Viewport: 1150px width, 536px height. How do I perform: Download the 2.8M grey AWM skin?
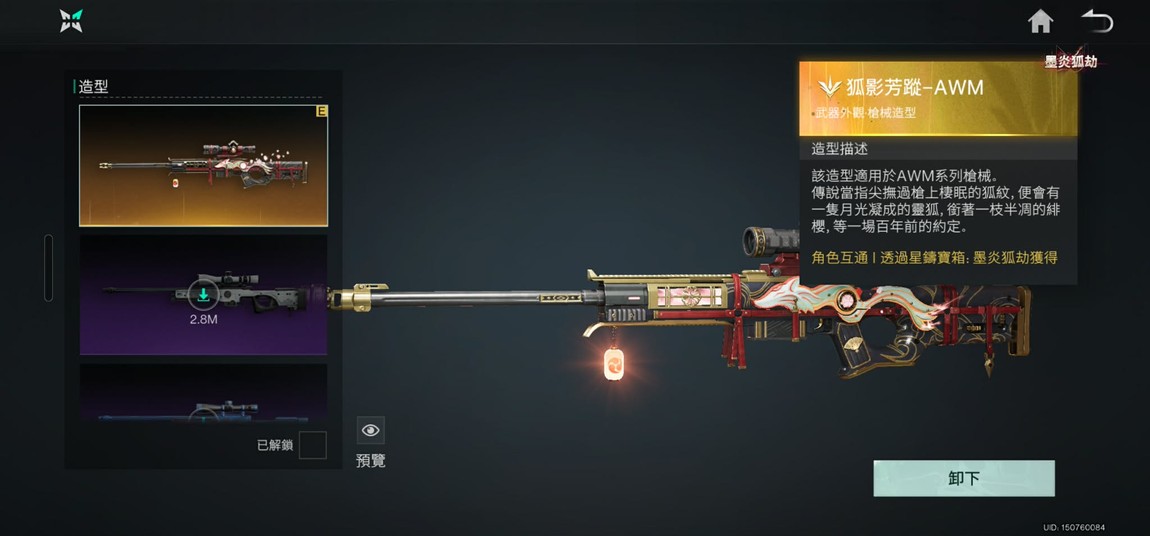pyautogui.click(x=203, y=294)
